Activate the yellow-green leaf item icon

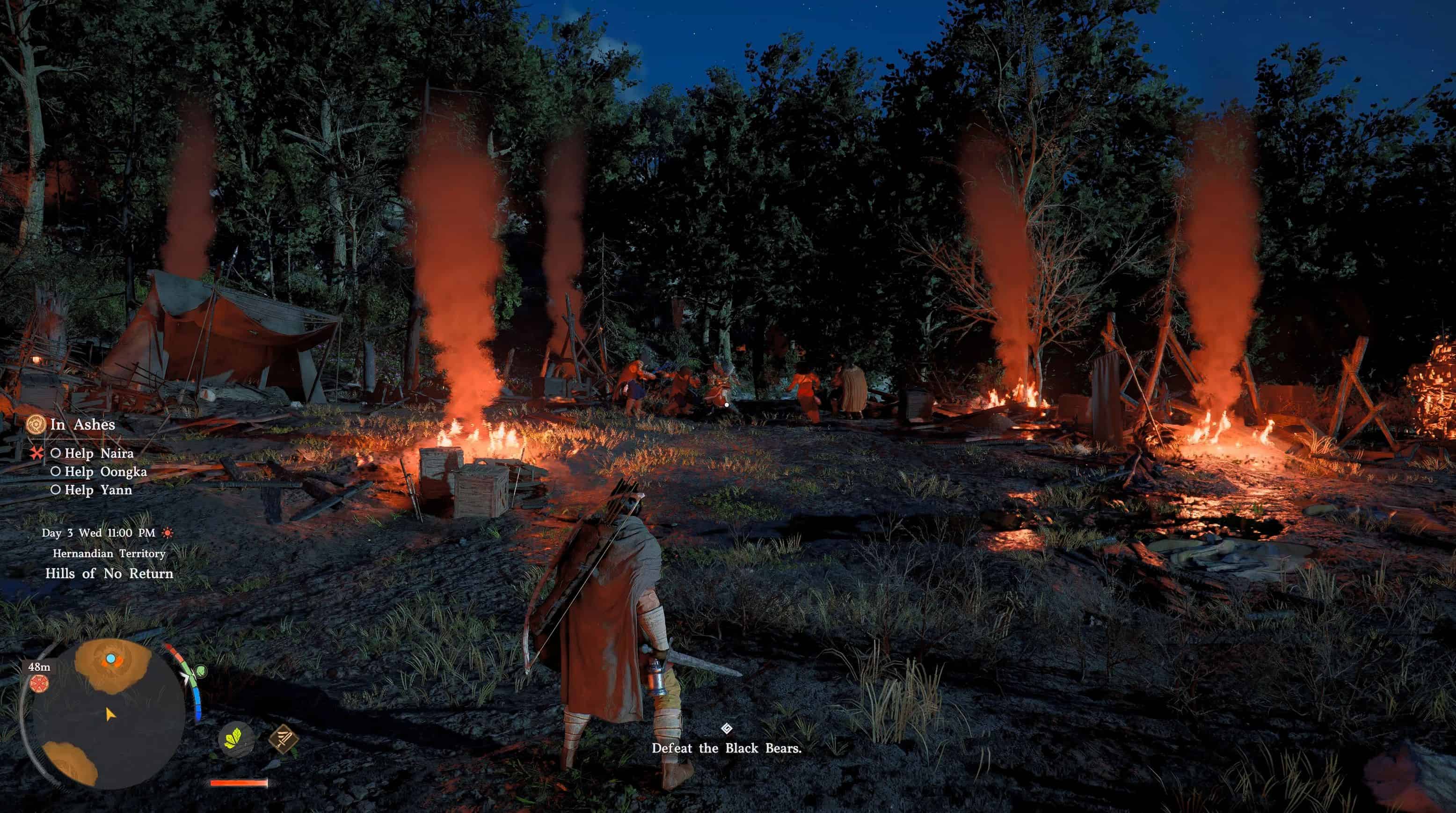coord(234,739)
